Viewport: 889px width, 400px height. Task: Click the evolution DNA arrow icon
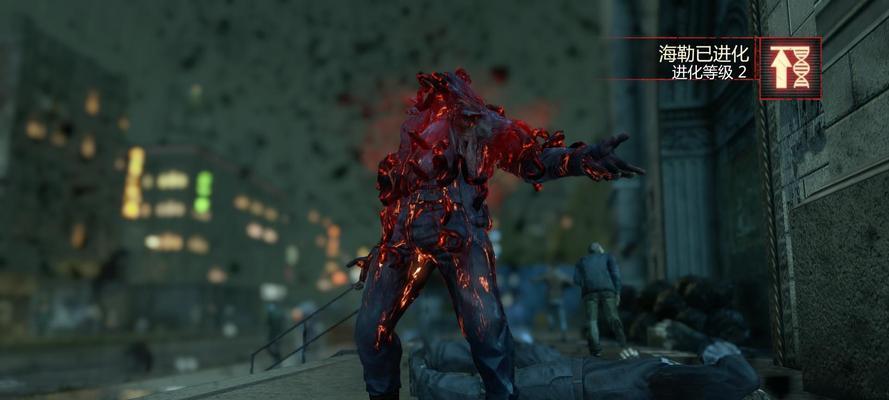pos(790,68)
